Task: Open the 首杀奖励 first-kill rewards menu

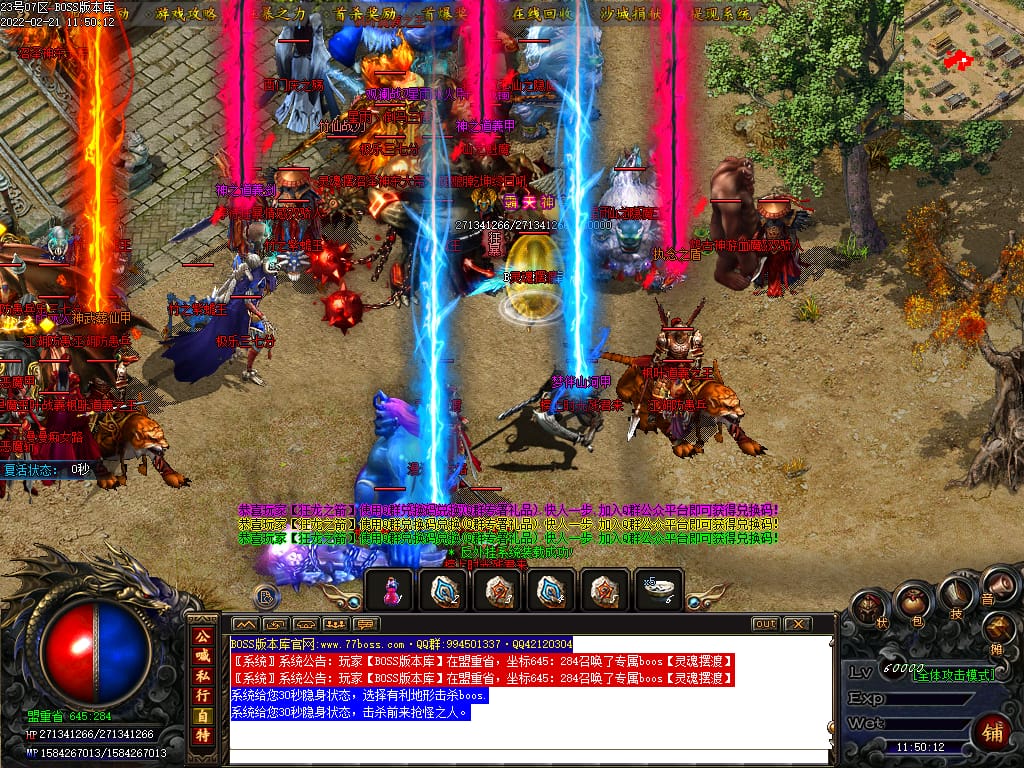Action: [365, 14]
